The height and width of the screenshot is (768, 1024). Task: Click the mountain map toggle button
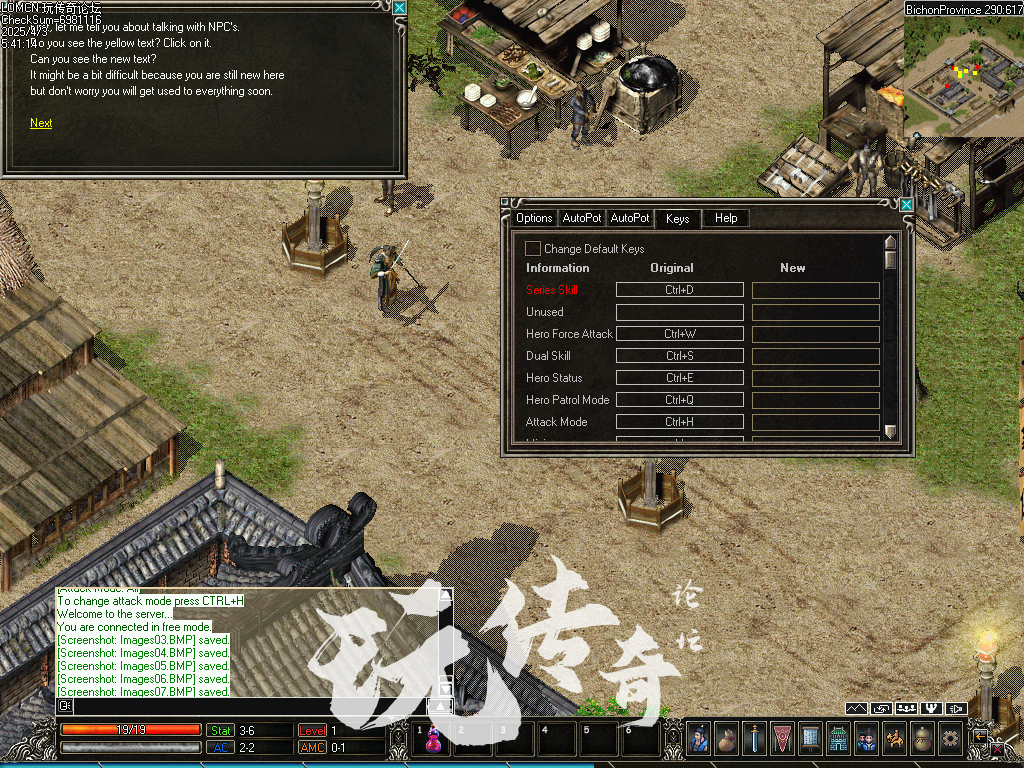[x=856, y=709]
